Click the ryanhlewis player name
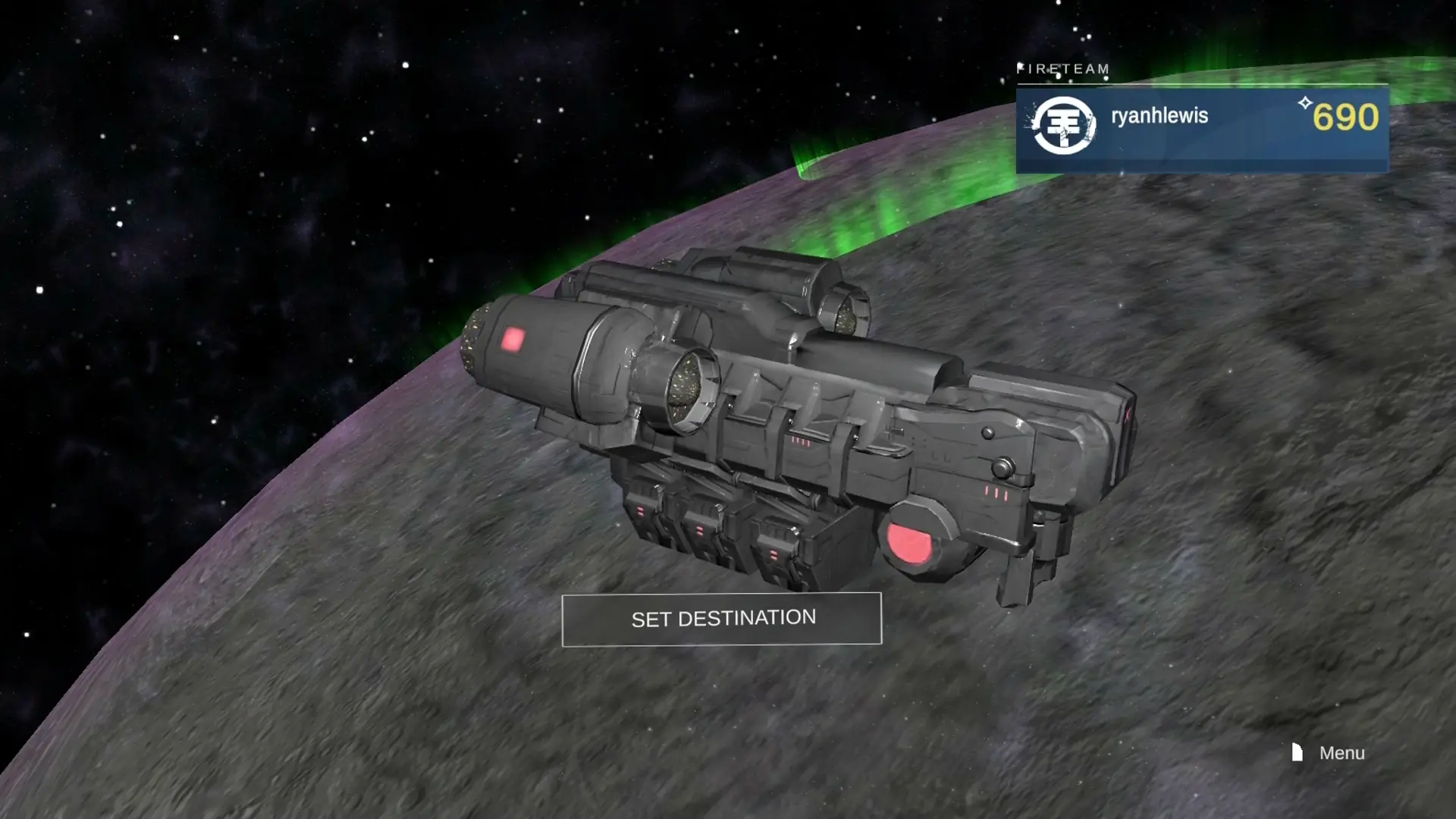 (x=1161, y=118)
